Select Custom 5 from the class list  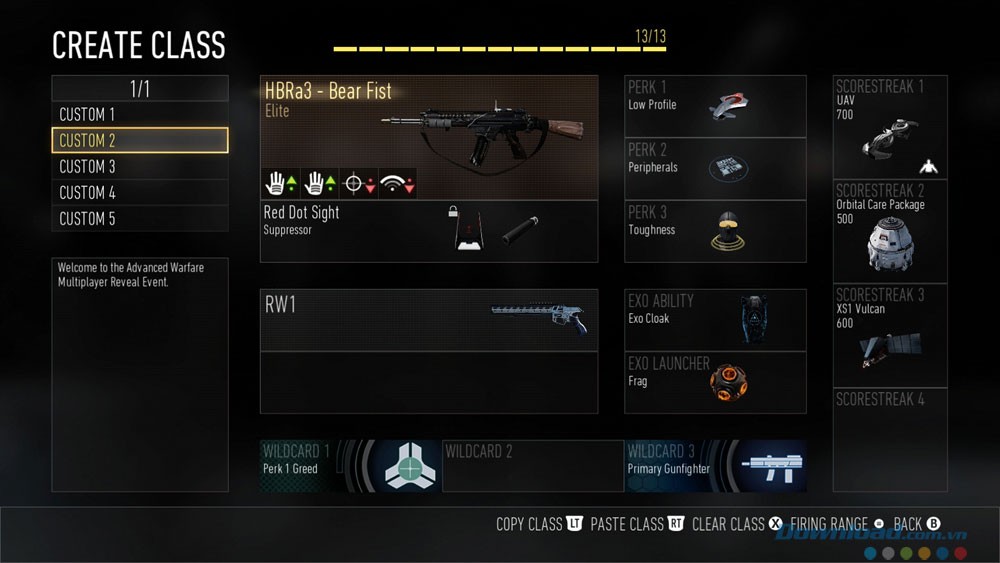click(x=139, y=219)
